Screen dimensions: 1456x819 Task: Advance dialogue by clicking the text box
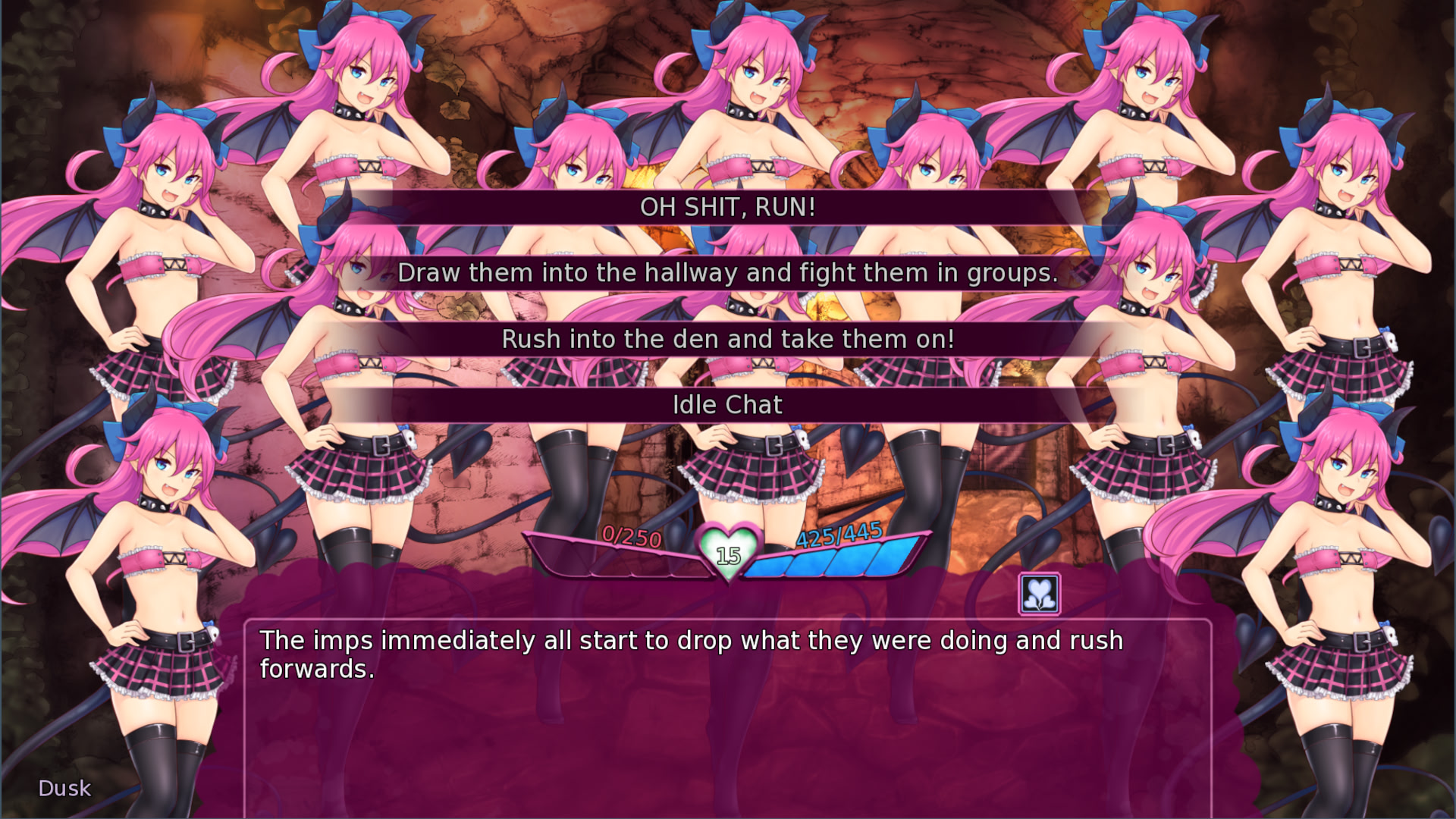[728, 720]
